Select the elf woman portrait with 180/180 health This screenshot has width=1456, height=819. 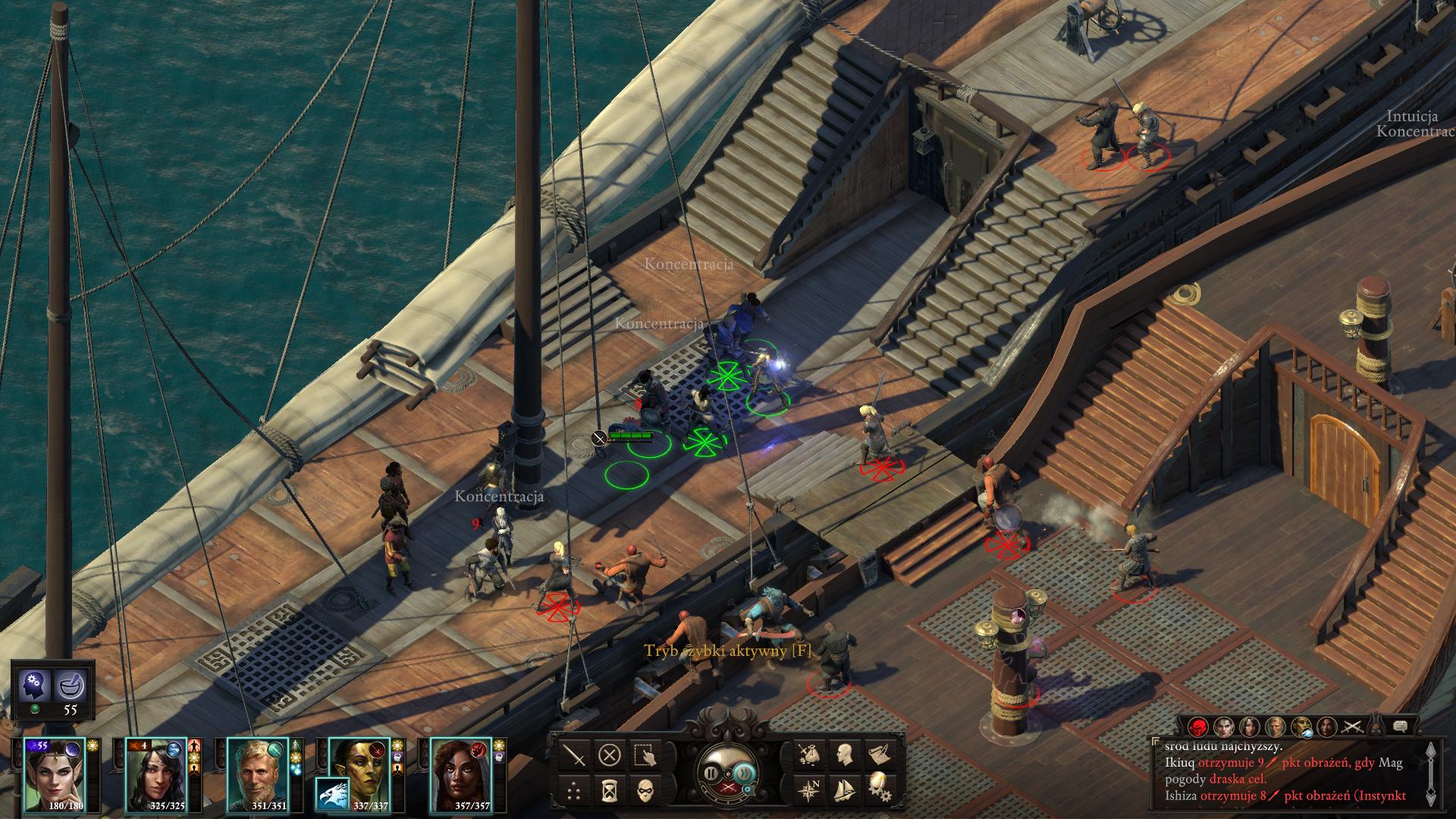[55, 773]
